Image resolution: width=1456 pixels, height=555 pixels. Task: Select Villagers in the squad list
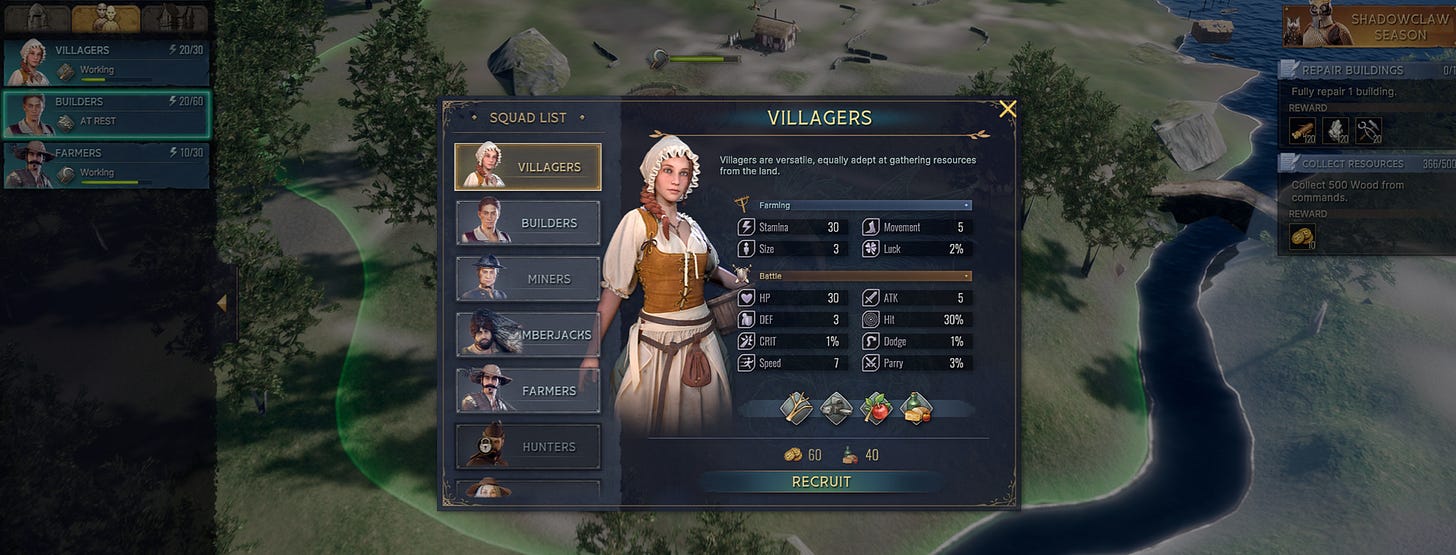pos(528,167)
